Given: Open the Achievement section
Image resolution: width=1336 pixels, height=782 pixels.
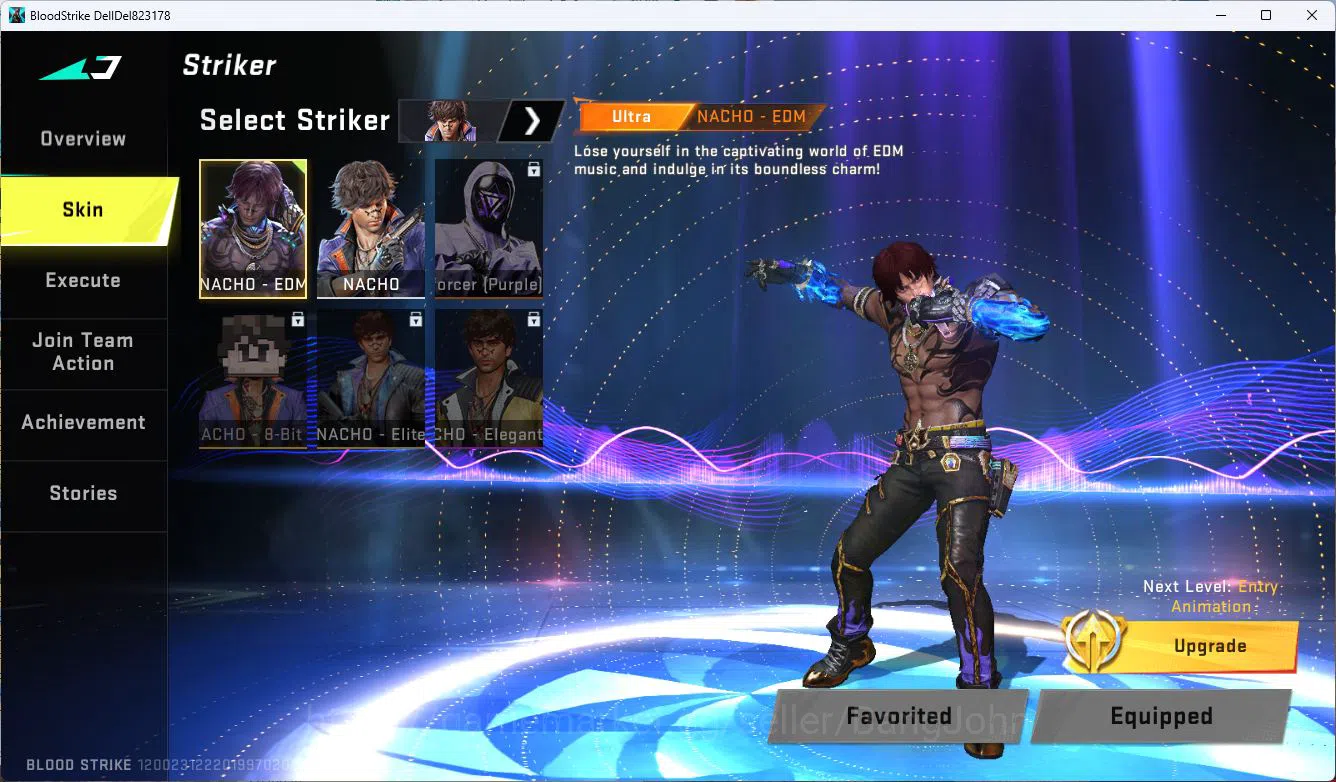Looking at the screenshot, I should coord(84,422).
